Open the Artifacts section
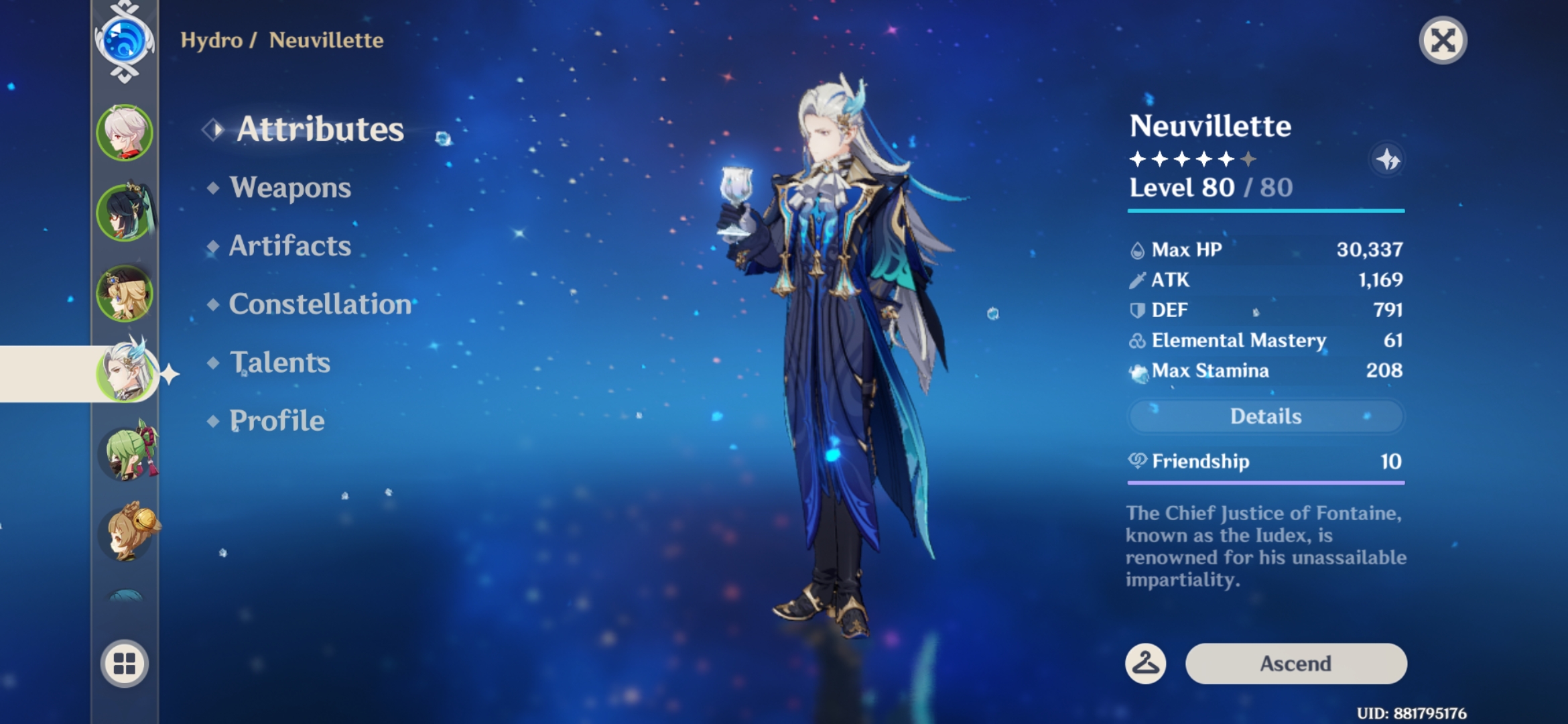 (289, 247)
